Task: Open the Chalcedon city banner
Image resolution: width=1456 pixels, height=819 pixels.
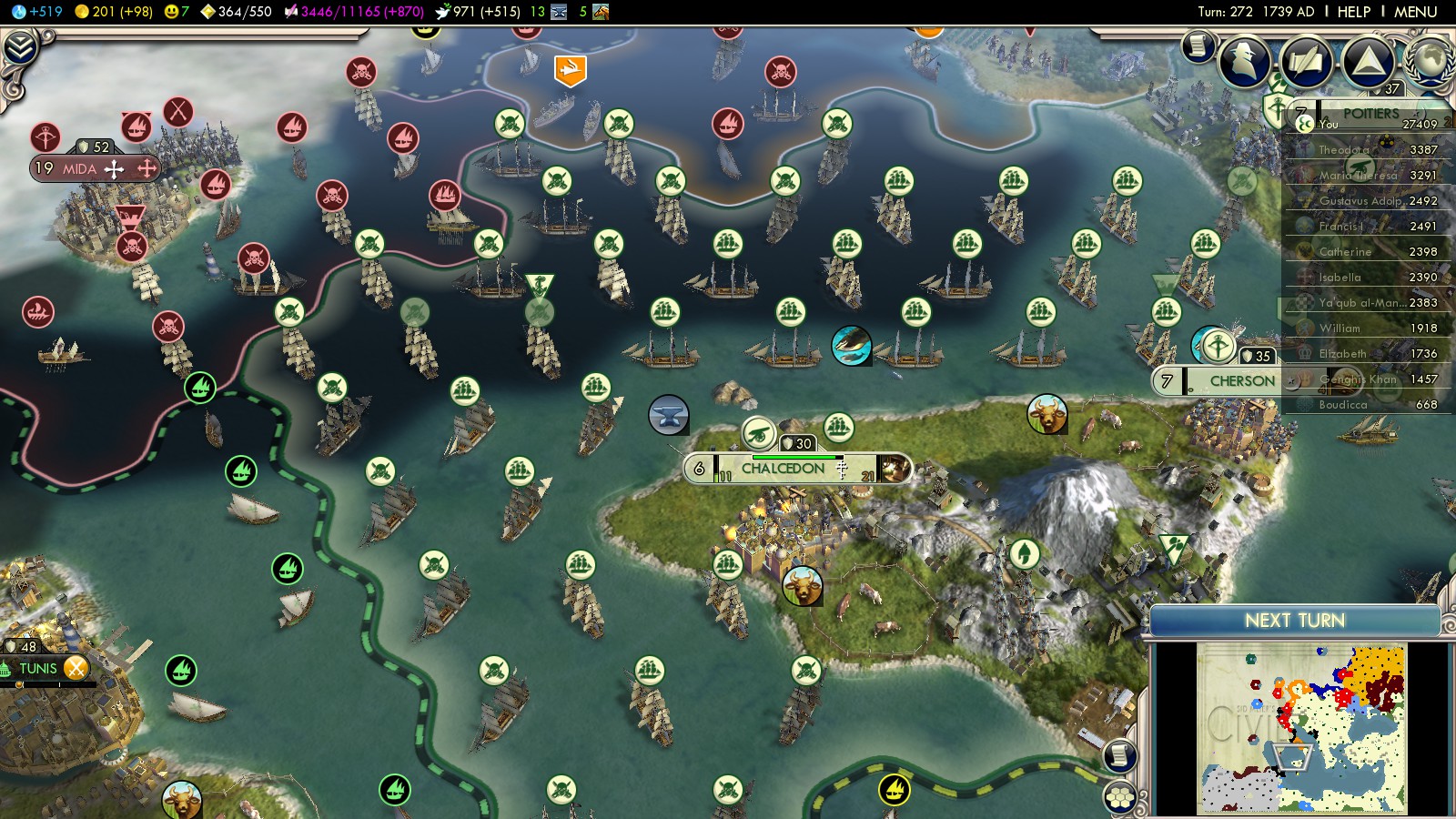Action: tap(783, 469)
